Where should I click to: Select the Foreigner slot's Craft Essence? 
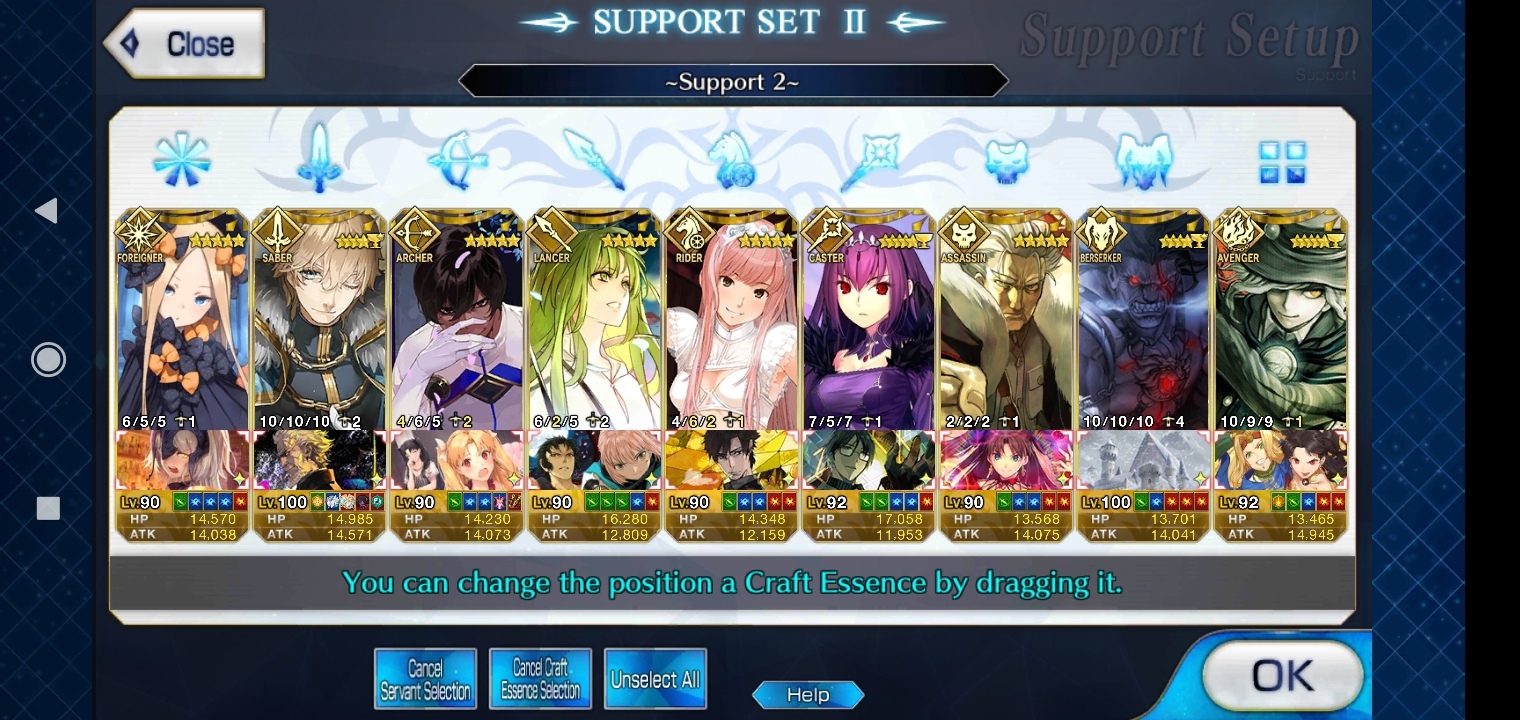point(182,461)
